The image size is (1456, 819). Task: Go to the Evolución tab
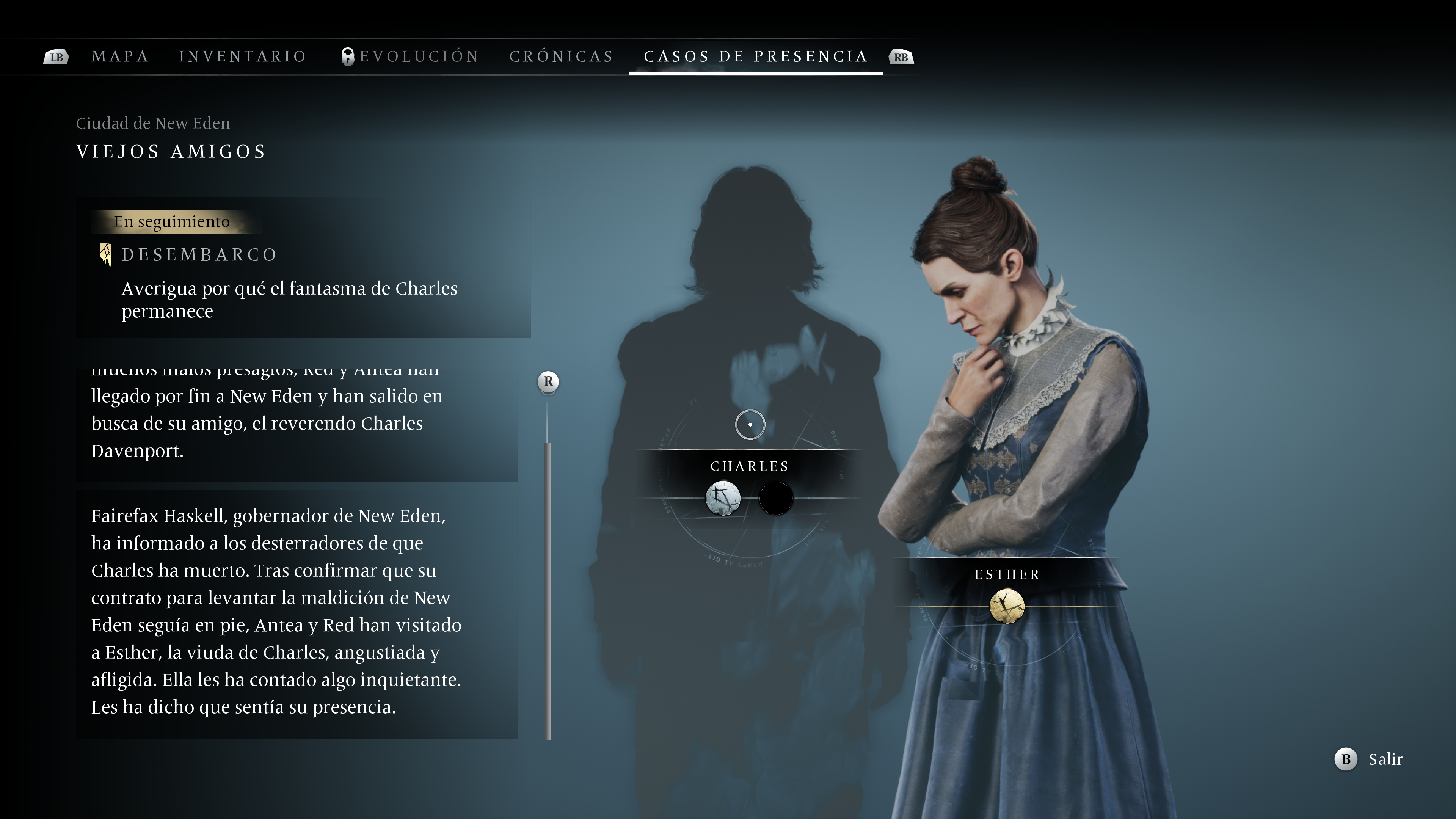[x=418, y=56]
